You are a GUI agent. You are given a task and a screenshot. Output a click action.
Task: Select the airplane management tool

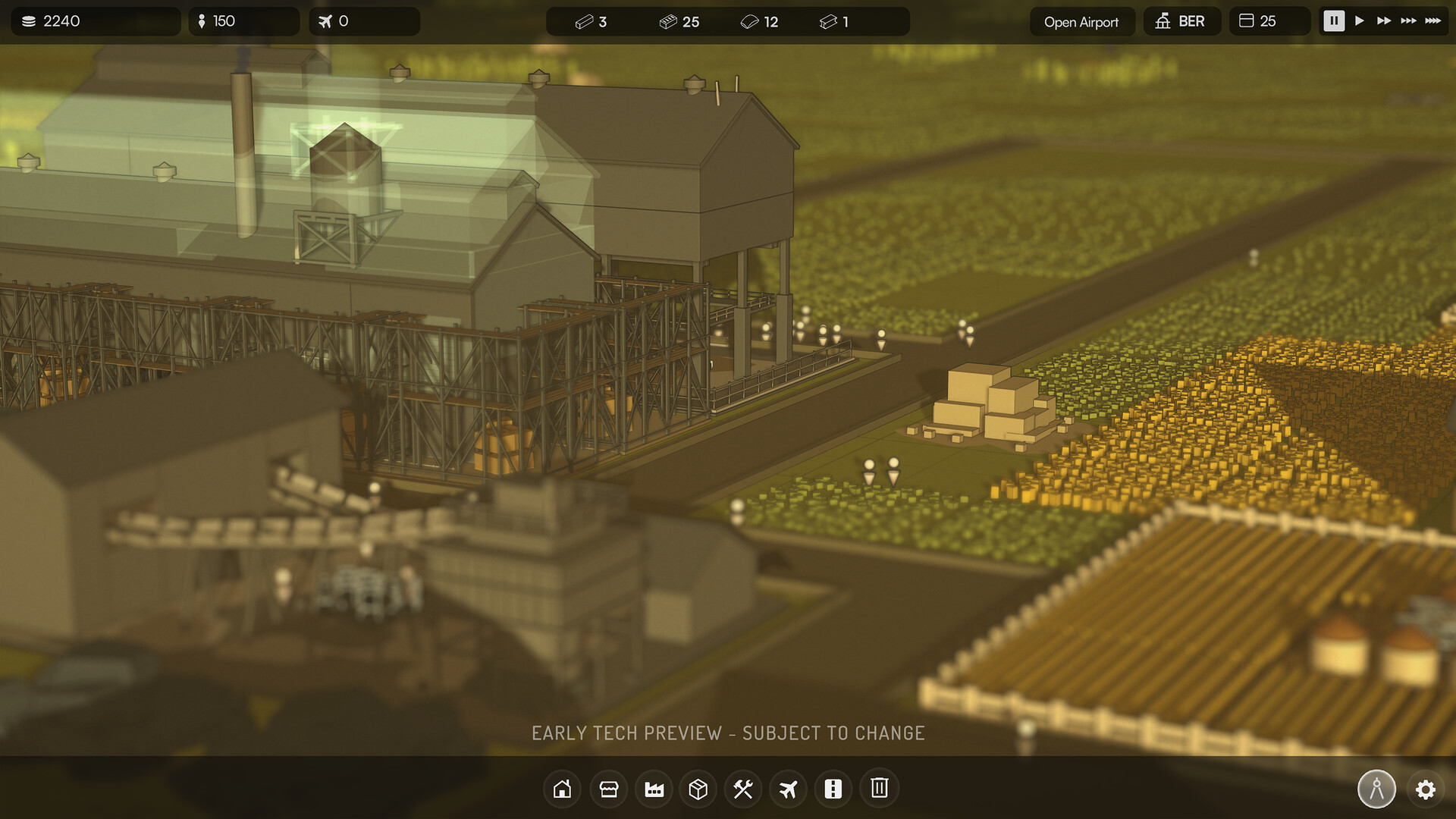(x=788, y=789)
